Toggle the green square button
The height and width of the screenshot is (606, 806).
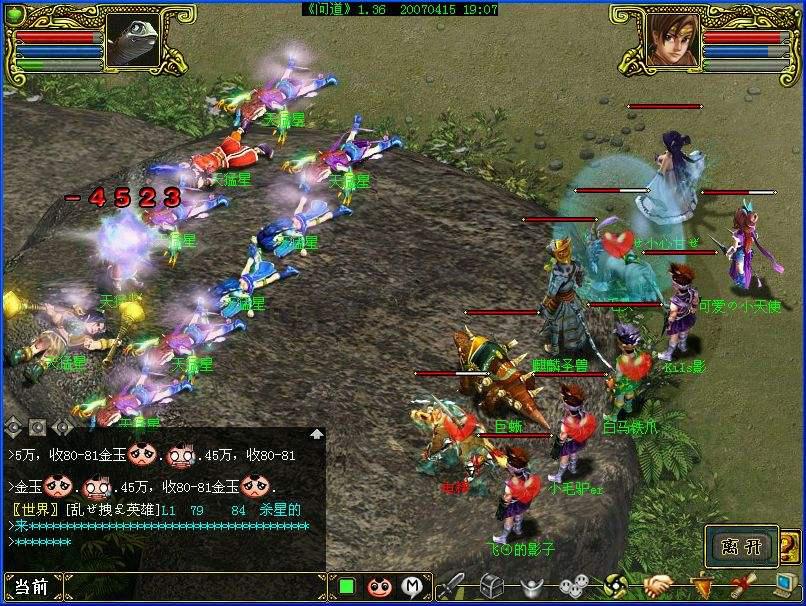tap(347, 587)
